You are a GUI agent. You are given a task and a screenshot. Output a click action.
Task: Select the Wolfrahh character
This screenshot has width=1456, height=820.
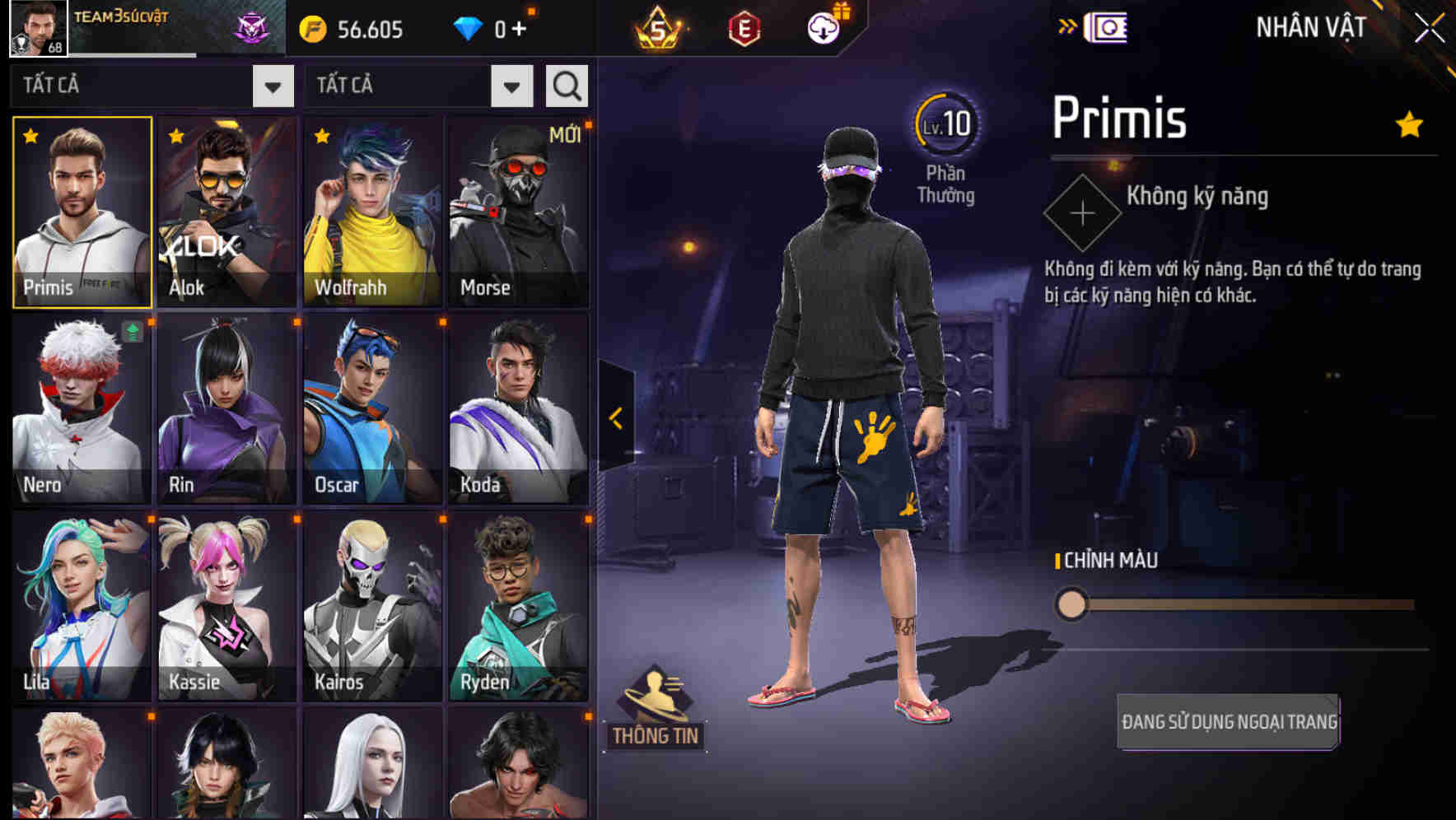(372, 212)
